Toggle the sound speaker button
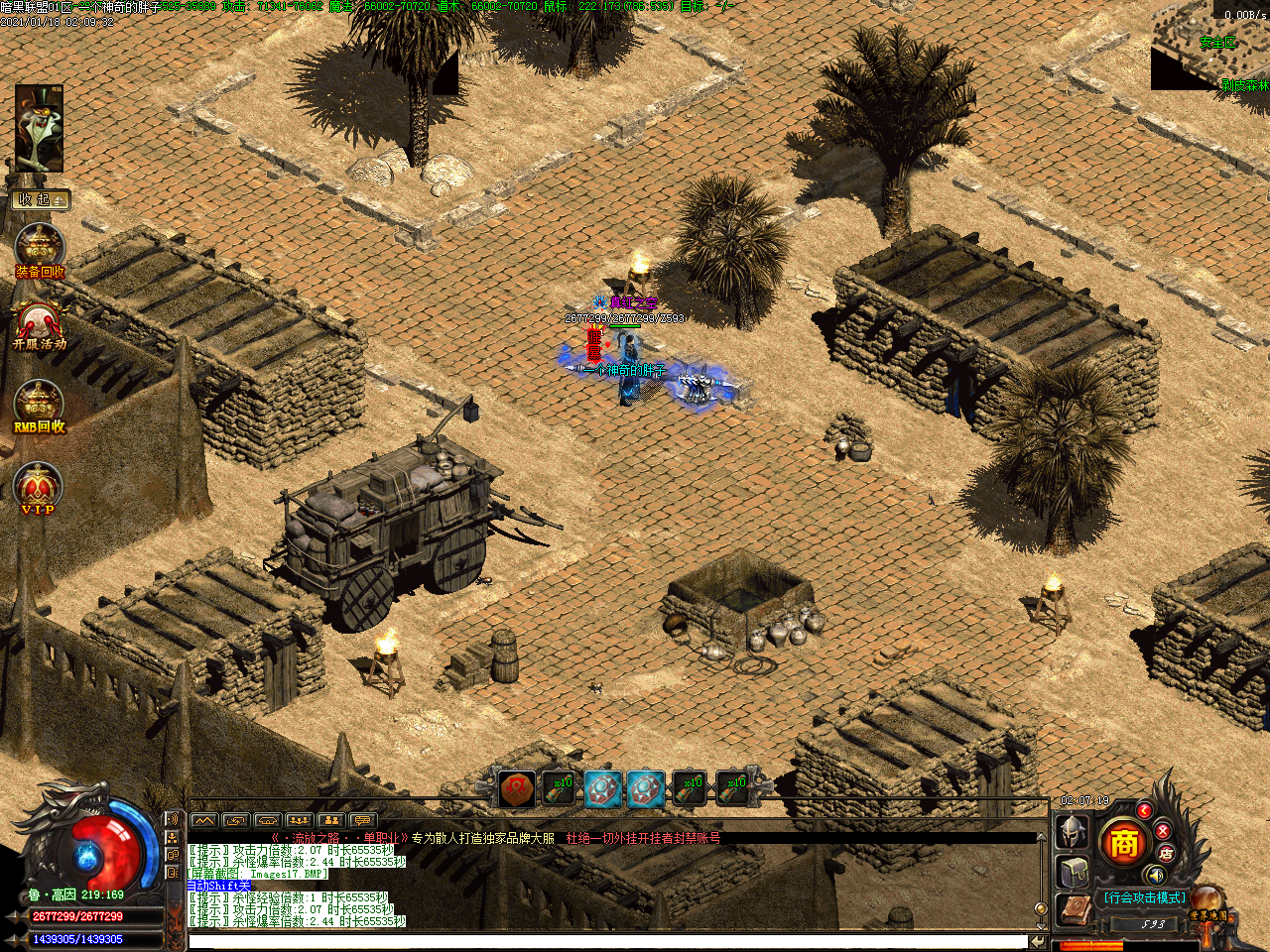This screenshot has height=952, width=1270. tap(1155, 875)
